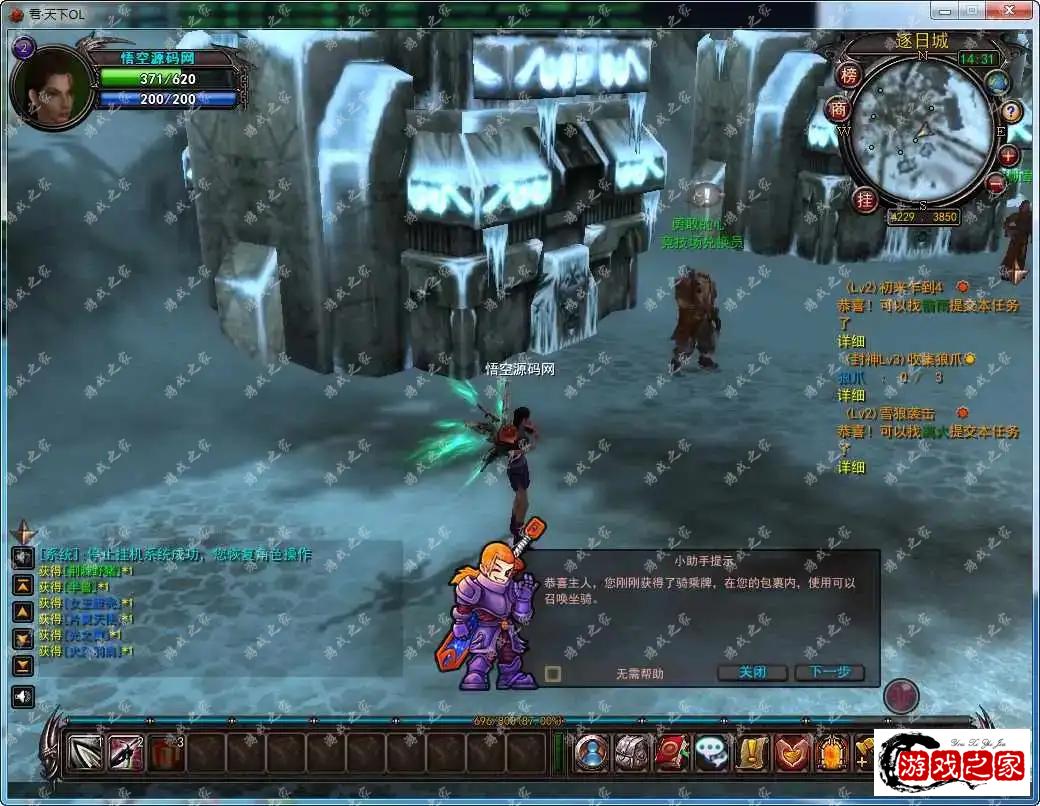Toggle the 挂 auto-play button
This screenshot has height=806, width=1040.
tap(865, 198)
